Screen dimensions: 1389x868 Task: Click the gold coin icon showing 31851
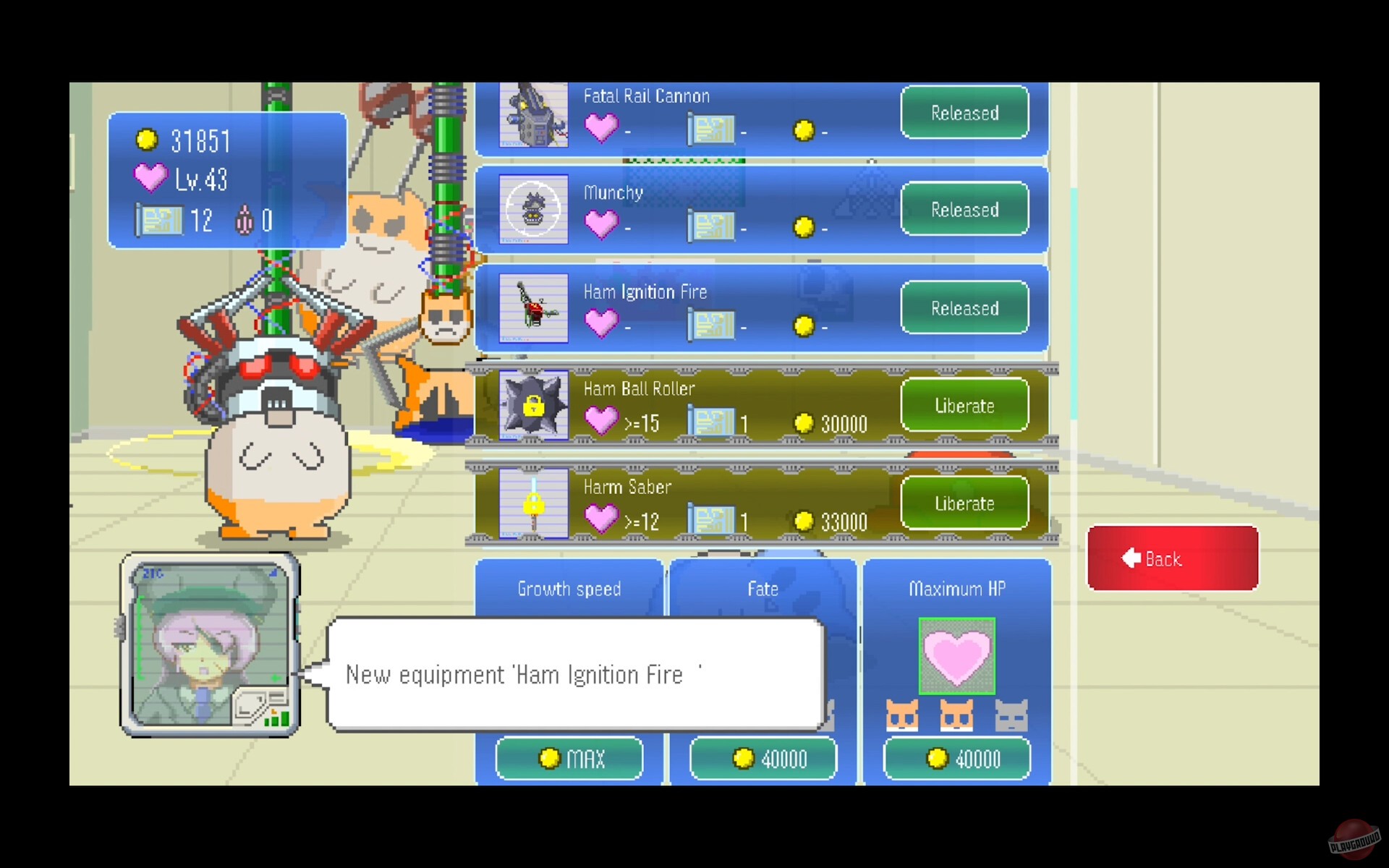[148, 140]
